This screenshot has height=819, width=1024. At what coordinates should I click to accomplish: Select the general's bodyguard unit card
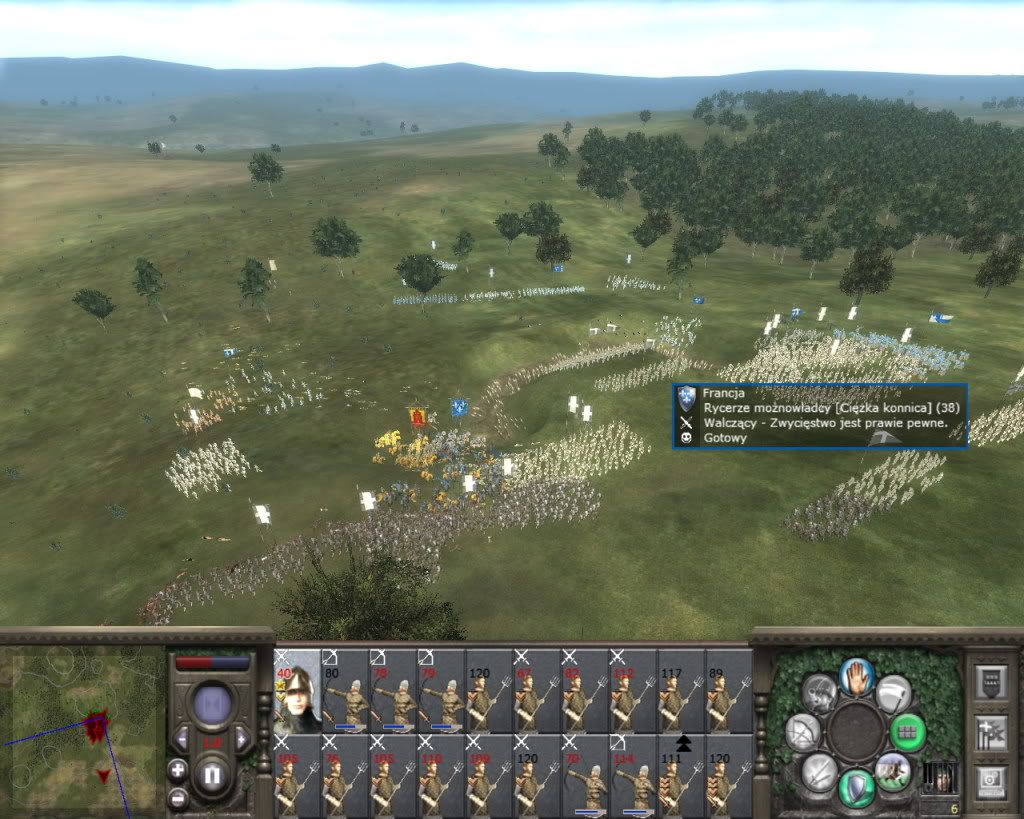point(297,691)
